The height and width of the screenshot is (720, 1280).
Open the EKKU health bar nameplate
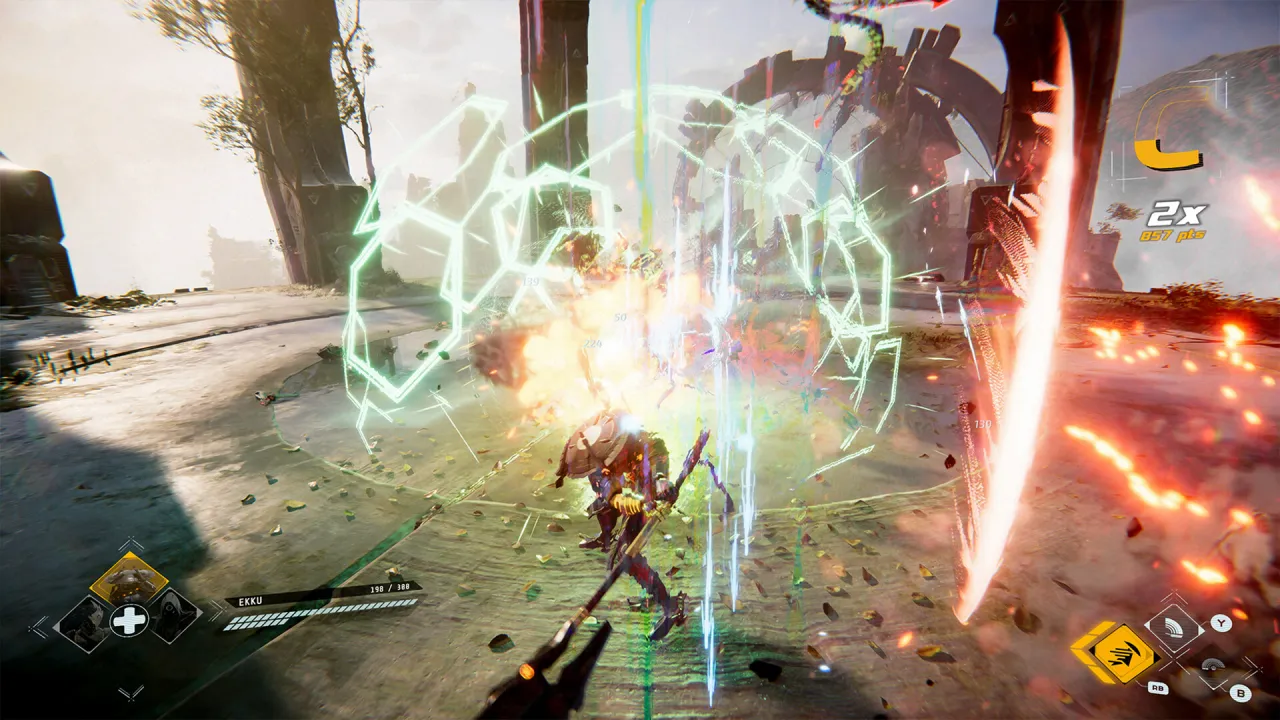250,600
